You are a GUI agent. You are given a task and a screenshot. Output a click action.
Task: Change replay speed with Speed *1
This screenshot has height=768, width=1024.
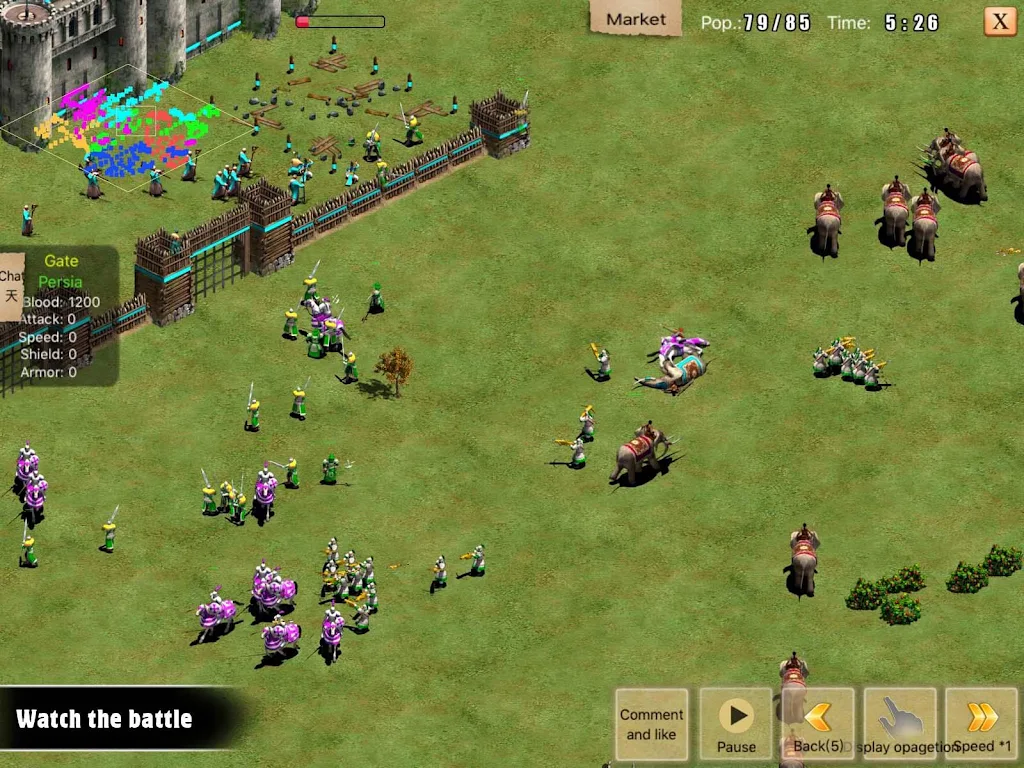coord(981,724)
